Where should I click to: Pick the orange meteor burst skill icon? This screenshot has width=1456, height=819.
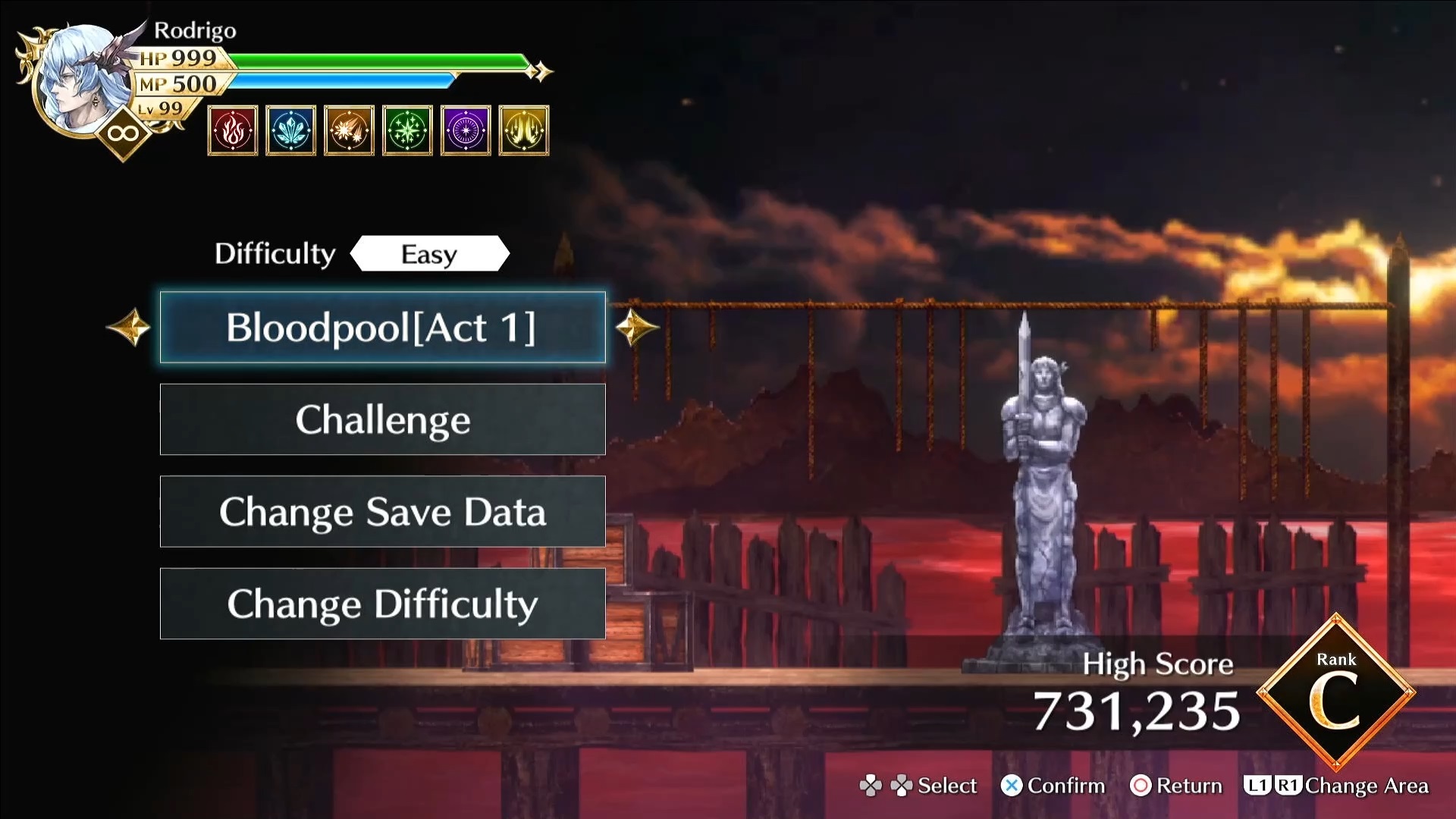coord(349,130)
